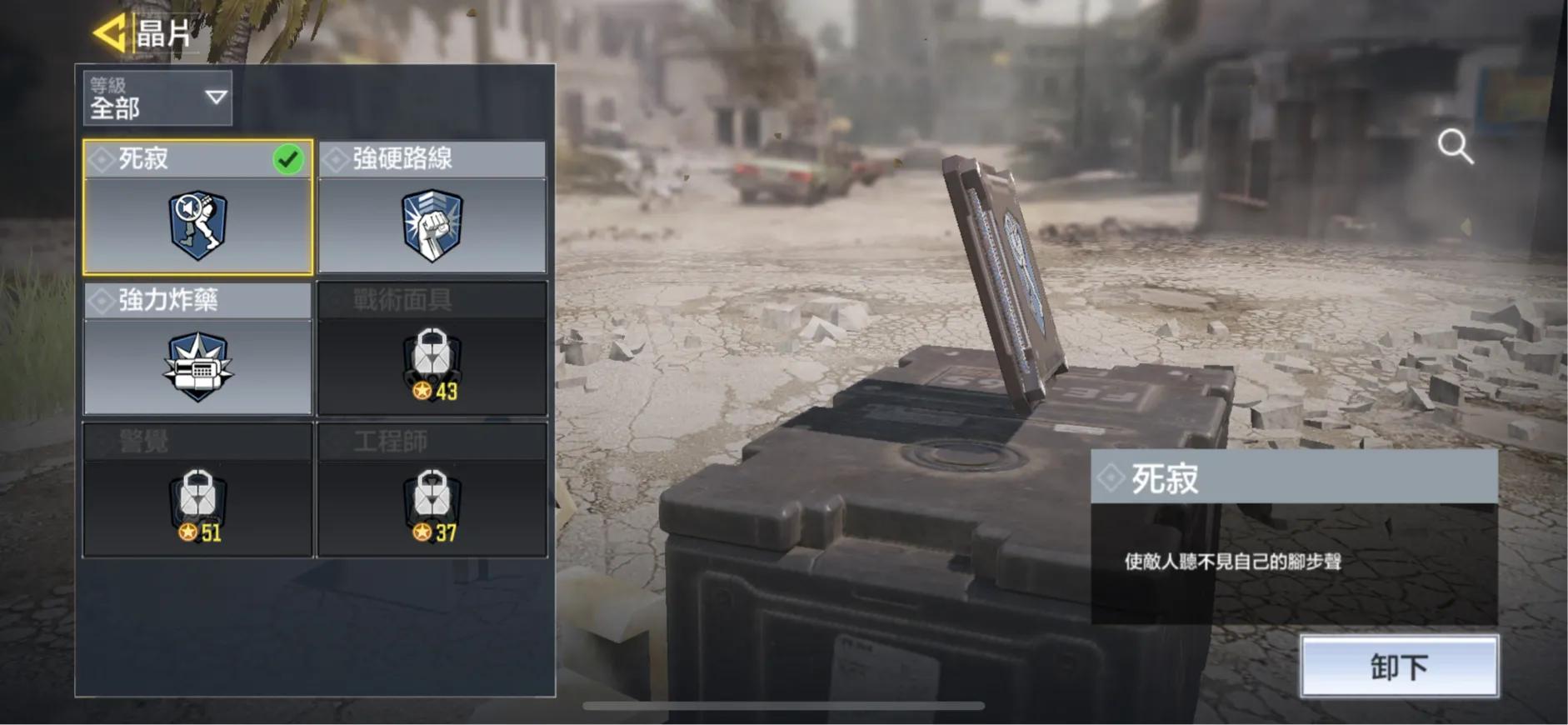
Task: Click the 卸下 unequip button
Action: 1399,666
